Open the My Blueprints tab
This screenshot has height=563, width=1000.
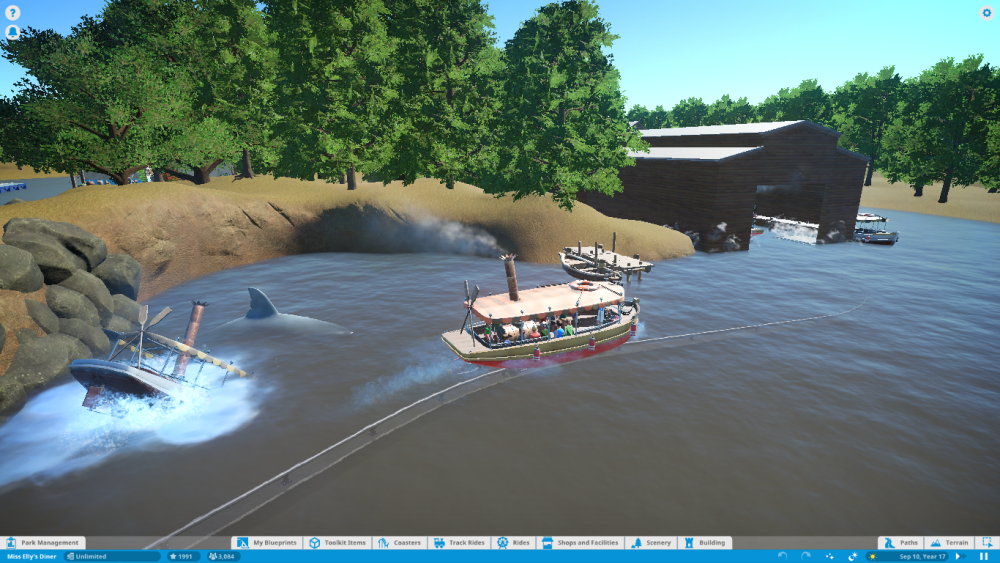(x=267, y=543)
